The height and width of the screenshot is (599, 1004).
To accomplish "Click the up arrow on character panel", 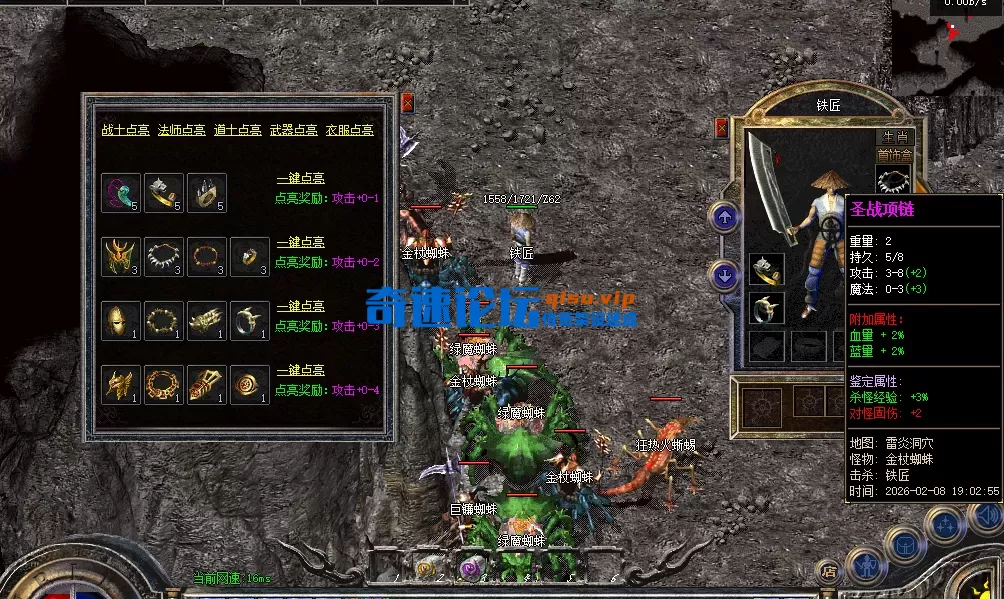I will 724,215.
